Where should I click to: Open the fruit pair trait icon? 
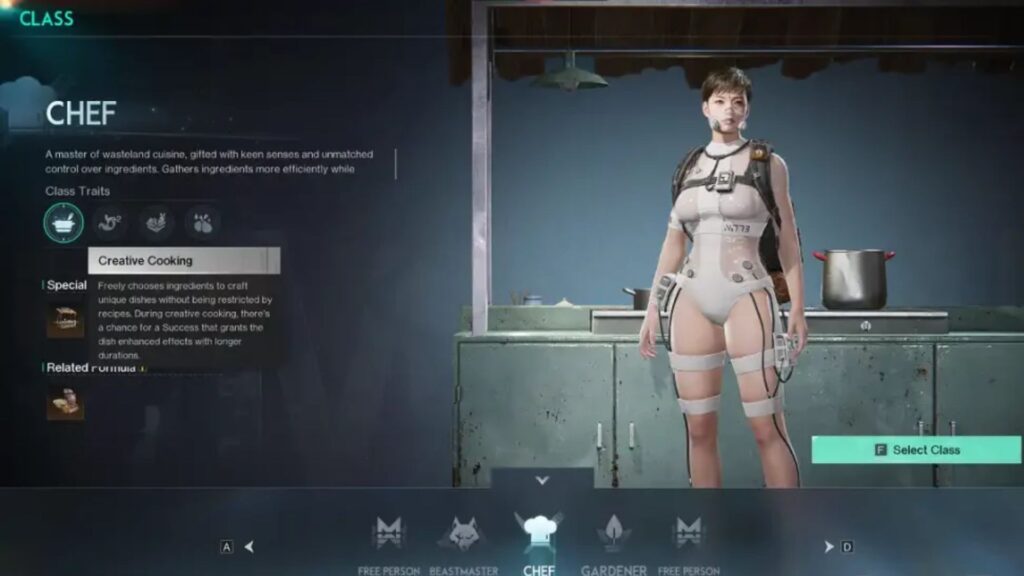tap(201, 222)
